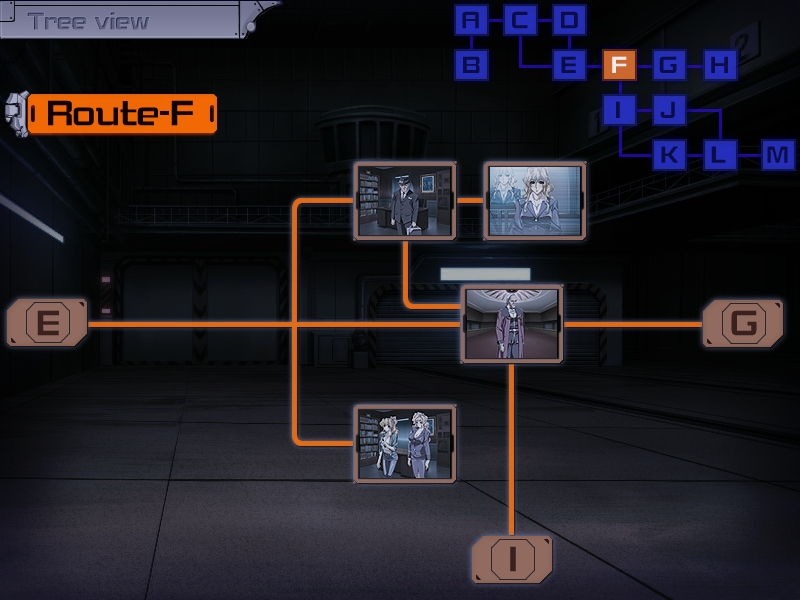
Task: Jump to route D node
Action: 569,20
